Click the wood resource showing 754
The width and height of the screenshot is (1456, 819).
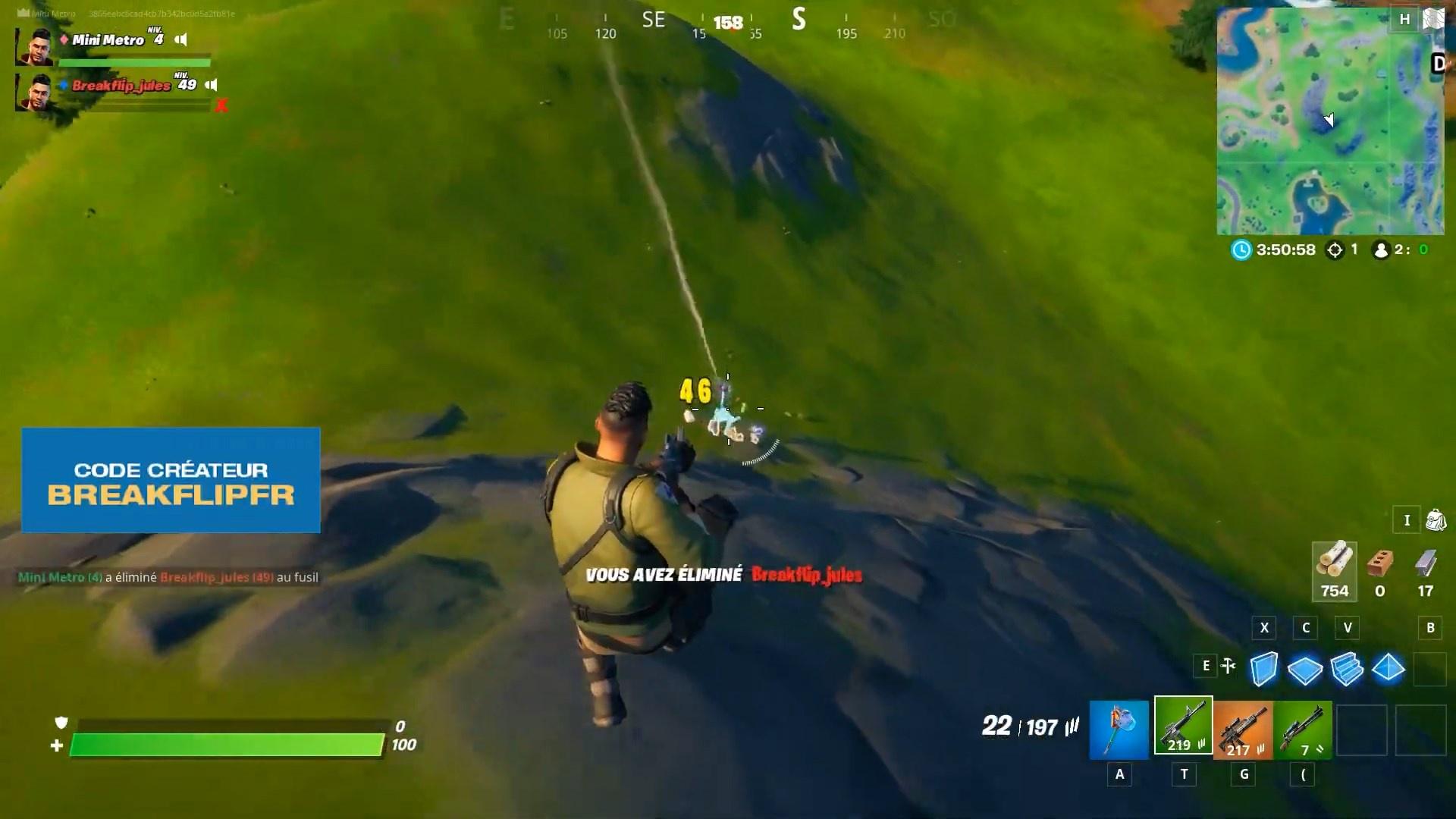[x=1334, y=569]
